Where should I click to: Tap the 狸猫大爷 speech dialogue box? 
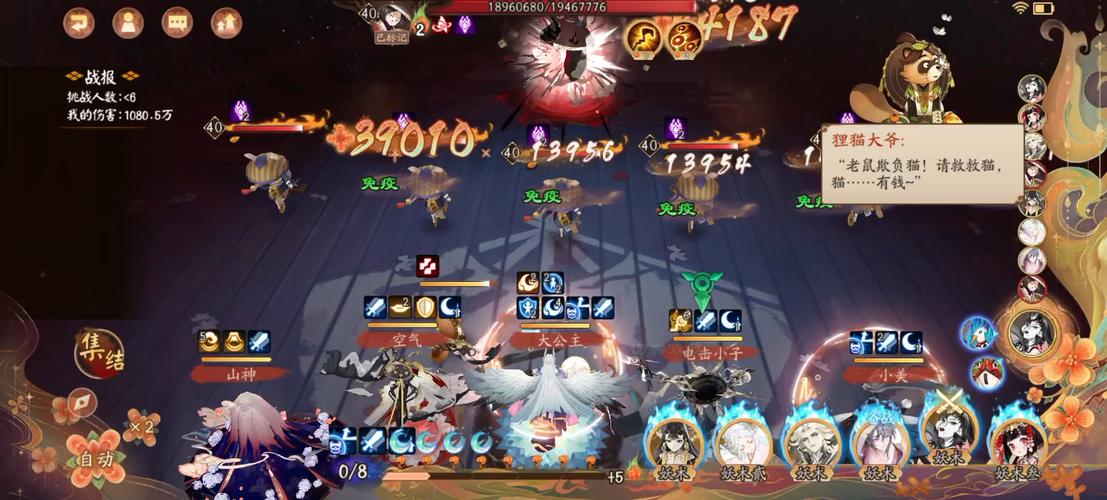coord(921,165)
